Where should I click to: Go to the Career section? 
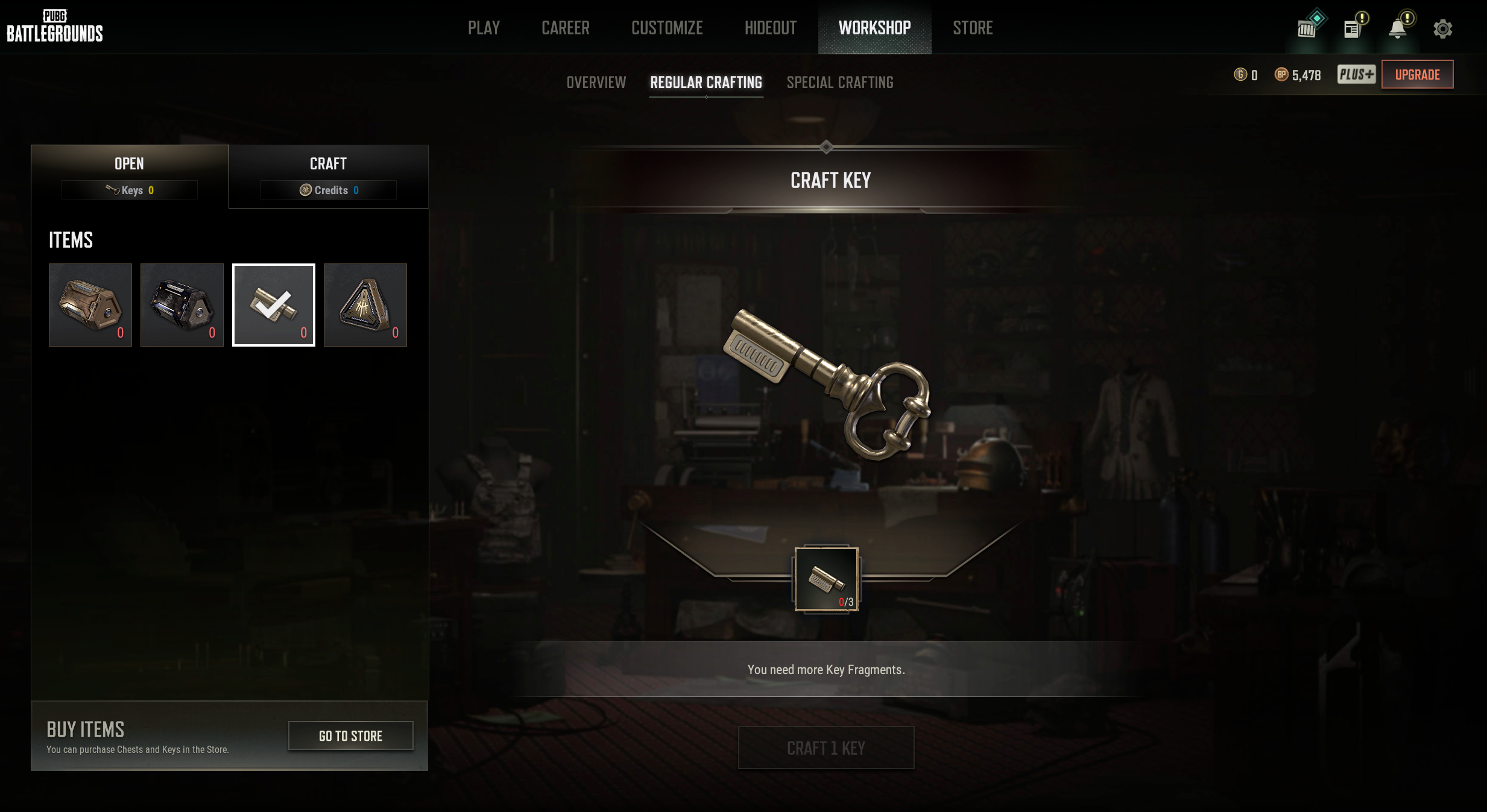[565, 28]
